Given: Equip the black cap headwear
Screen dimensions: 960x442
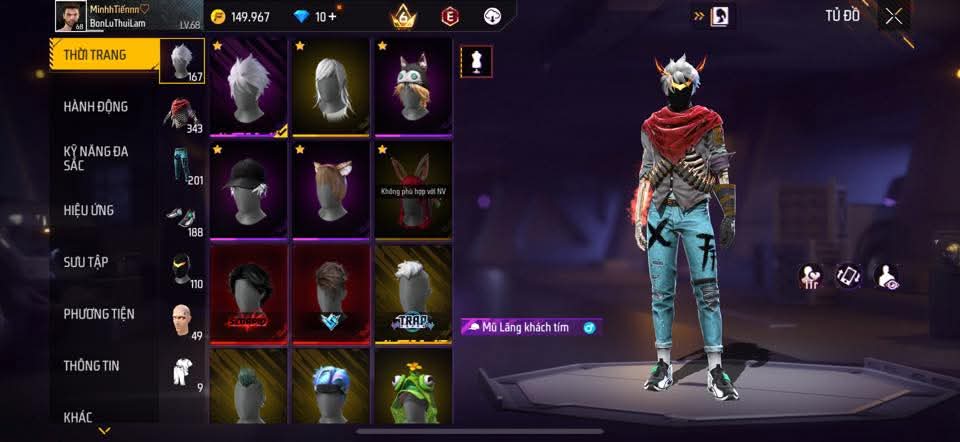Looking at the screenshot, I should pyautogui.click(x=248, y=188).
